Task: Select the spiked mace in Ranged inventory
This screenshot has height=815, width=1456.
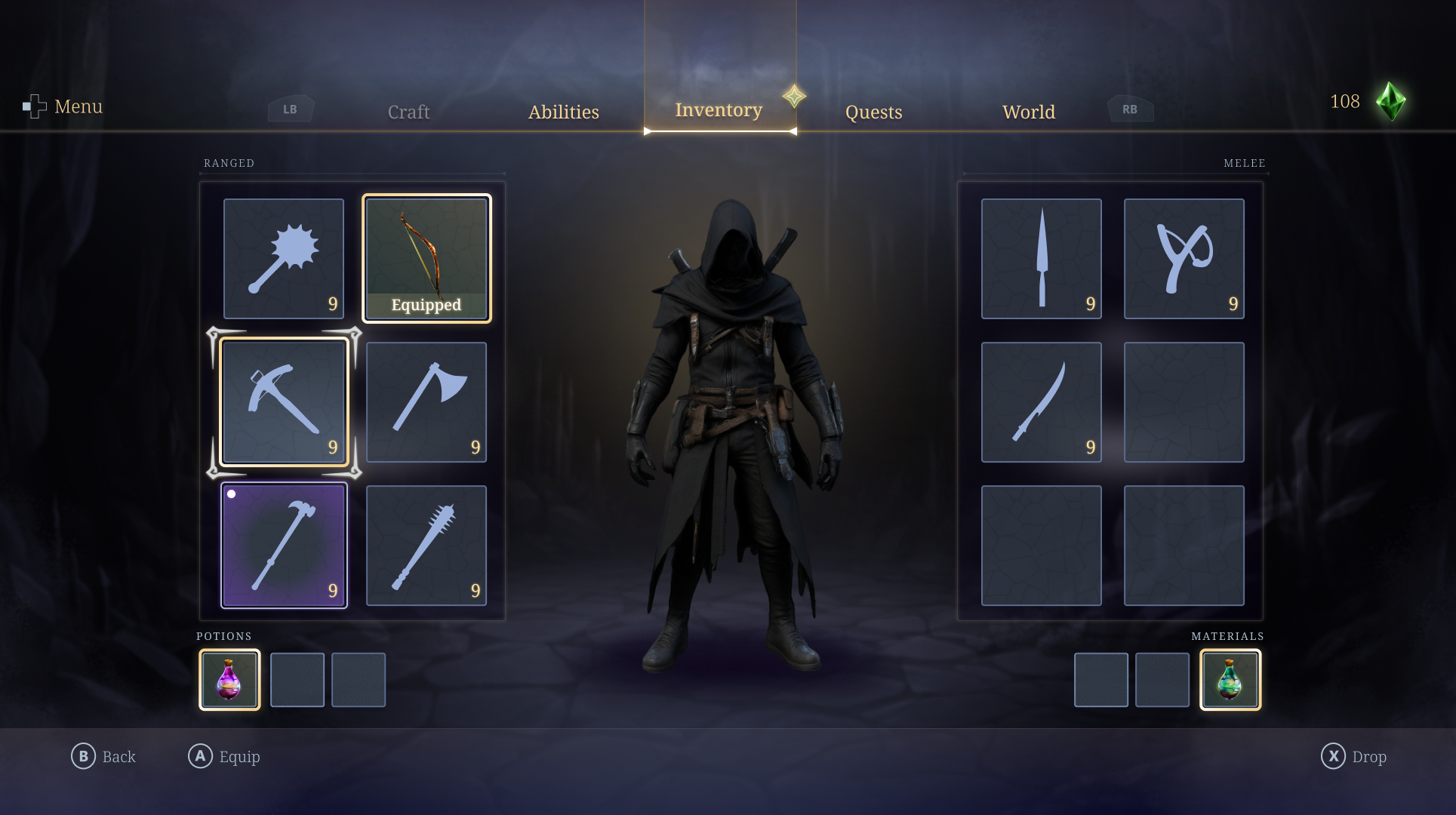Action: coord(284,257)
